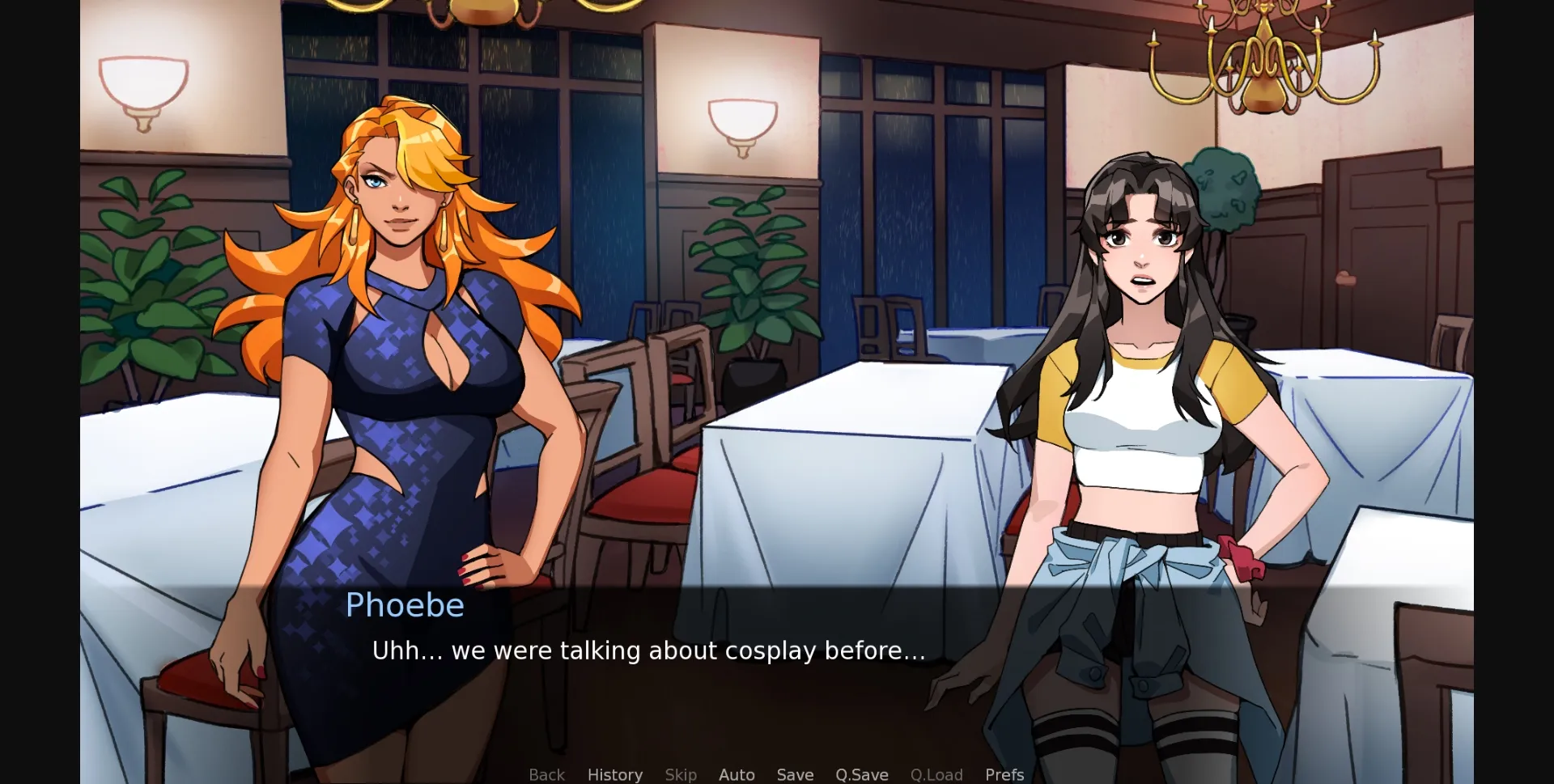The height and width of the screenshot is (784, 1554).
Task: Open the History dialogue log
Action: [615, 774]
